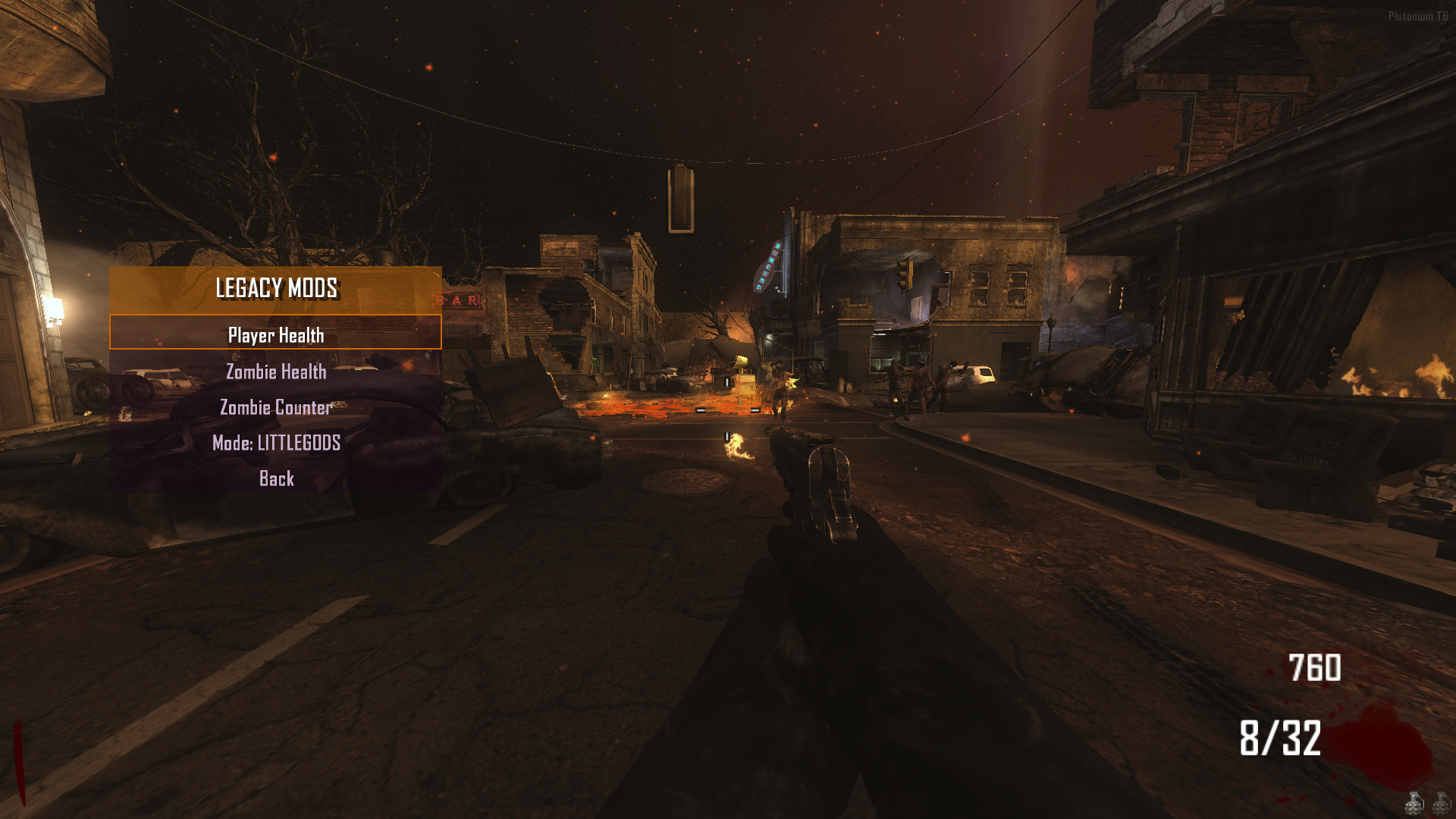
Task: Click Back to leave the mods menu
Action: pos(276,479)
